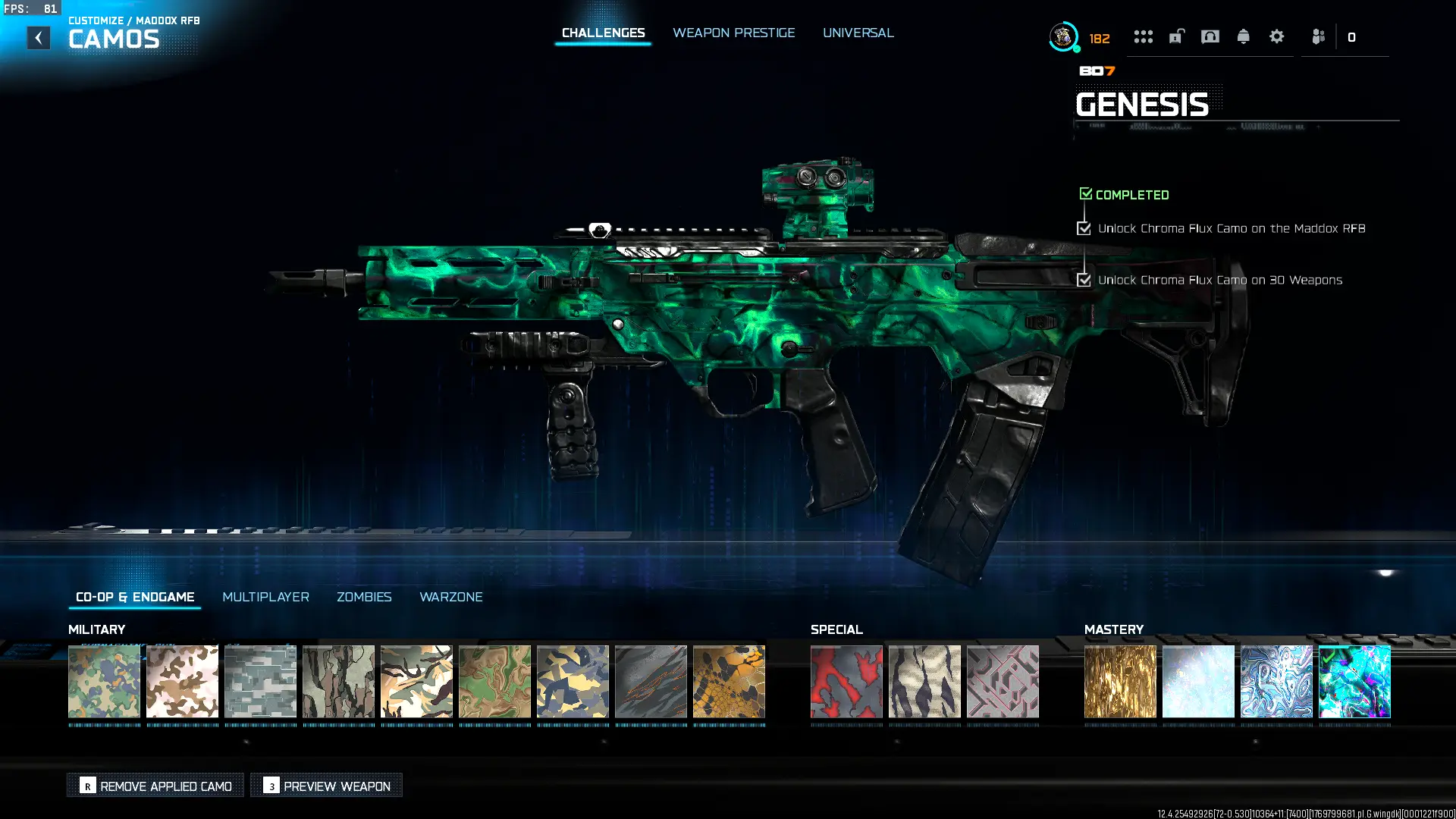Open the grid menu icon
1456x819 pixels.
pyautogui.click(x=1143, y=36)
